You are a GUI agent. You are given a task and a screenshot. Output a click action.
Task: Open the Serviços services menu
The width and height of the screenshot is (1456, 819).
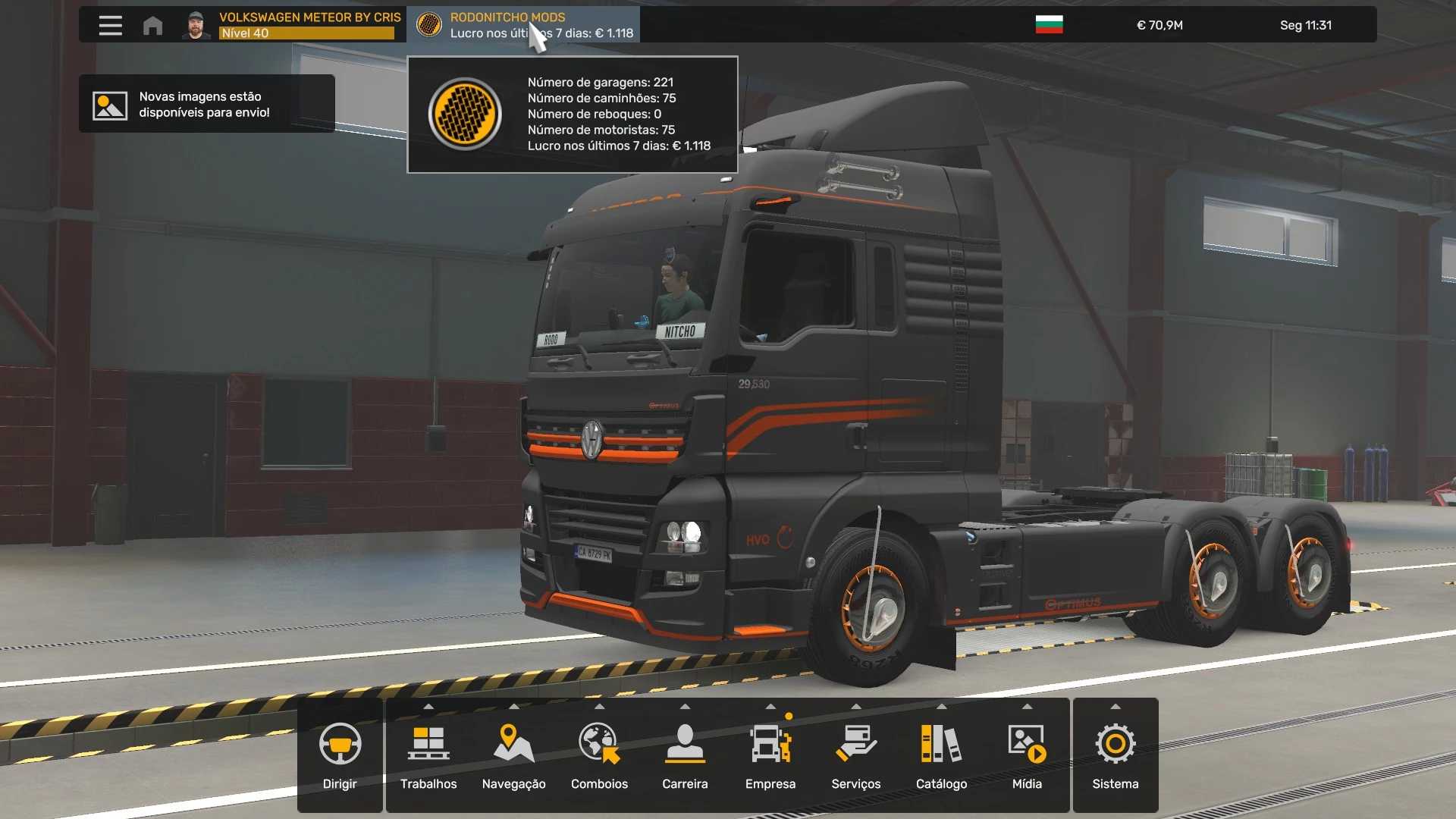pyautogui.click(x=855, y=755)
